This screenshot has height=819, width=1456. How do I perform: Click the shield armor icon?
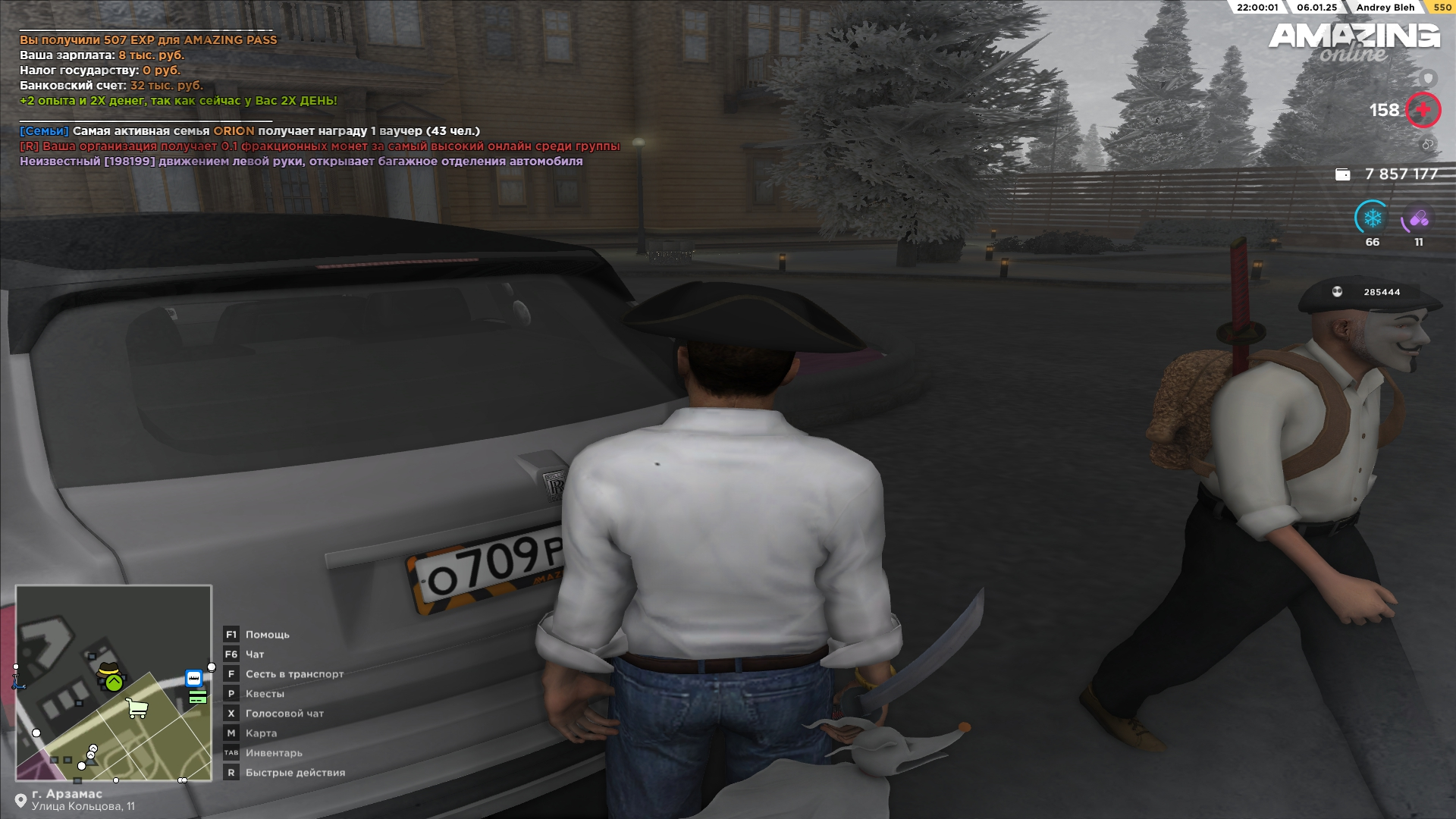[x=1428, y=78]
